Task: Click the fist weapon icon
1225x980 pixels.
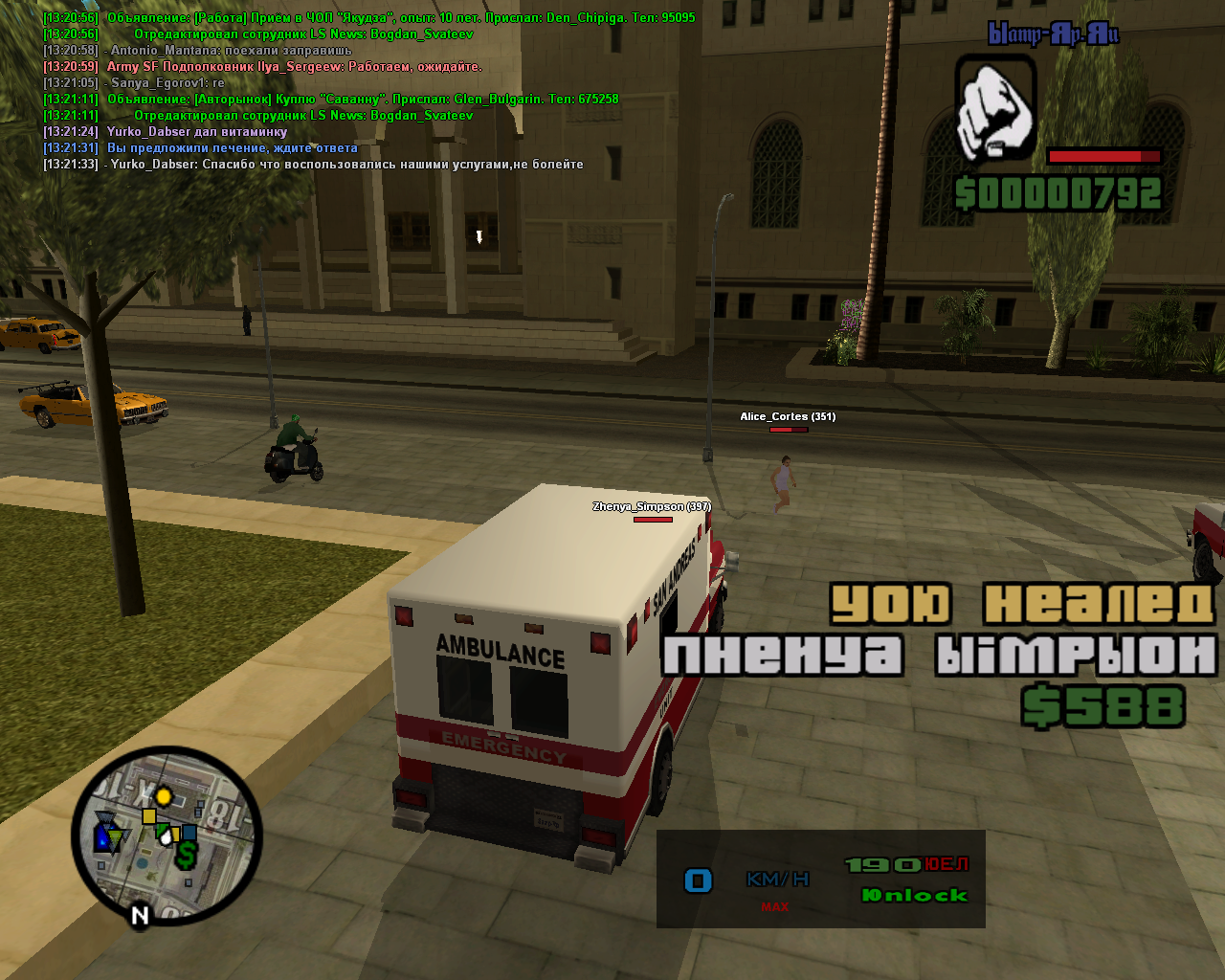Action: click(x=995, y=108)
